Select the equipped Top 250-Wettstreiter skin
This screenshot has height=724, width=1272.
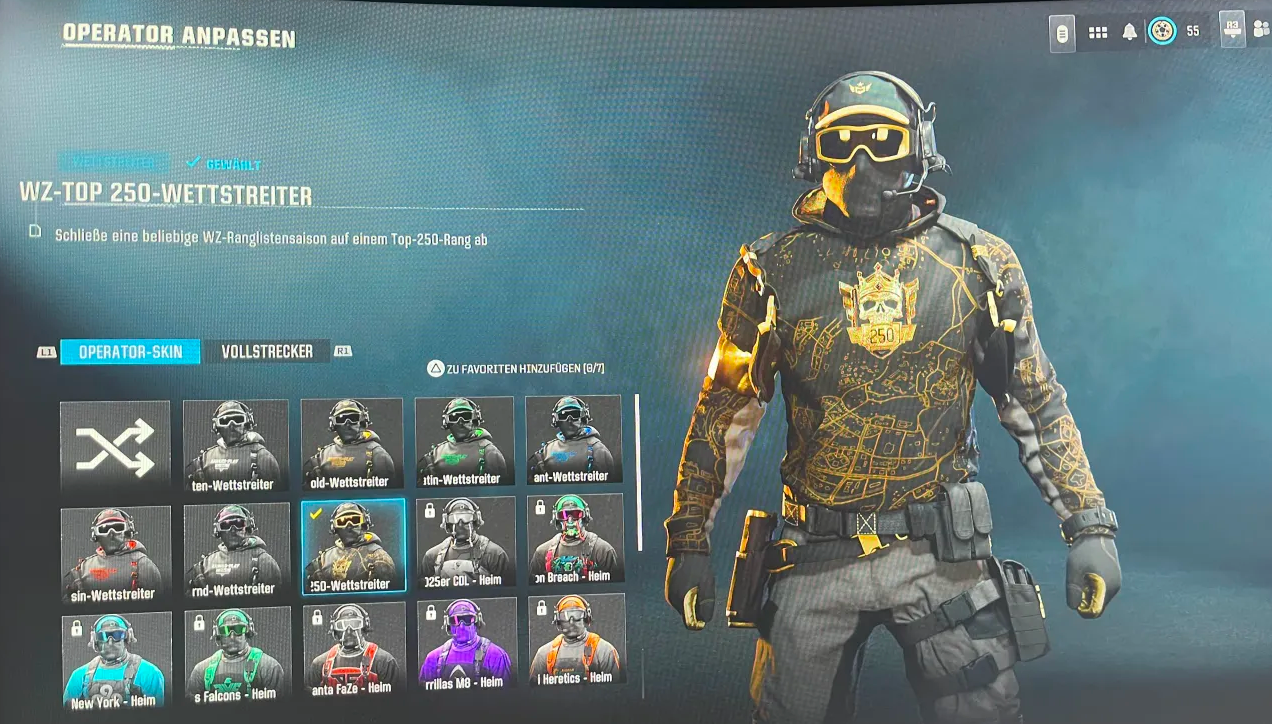353,547
